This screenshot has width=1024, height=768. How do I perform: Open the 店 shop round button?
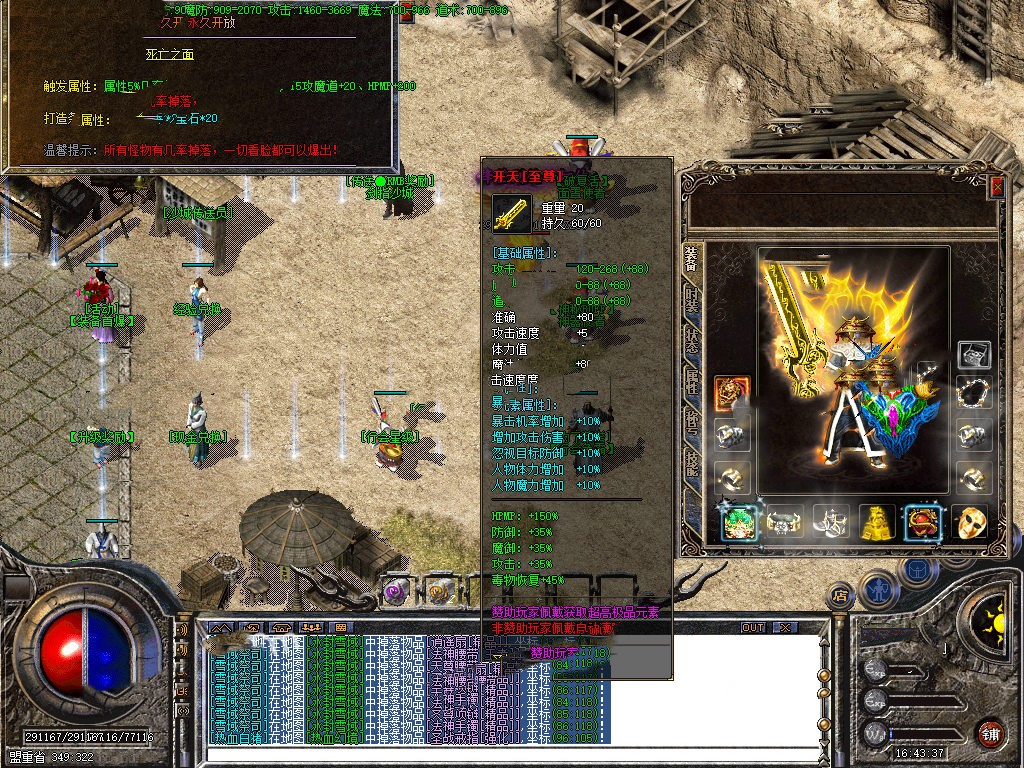coord(841,594)
